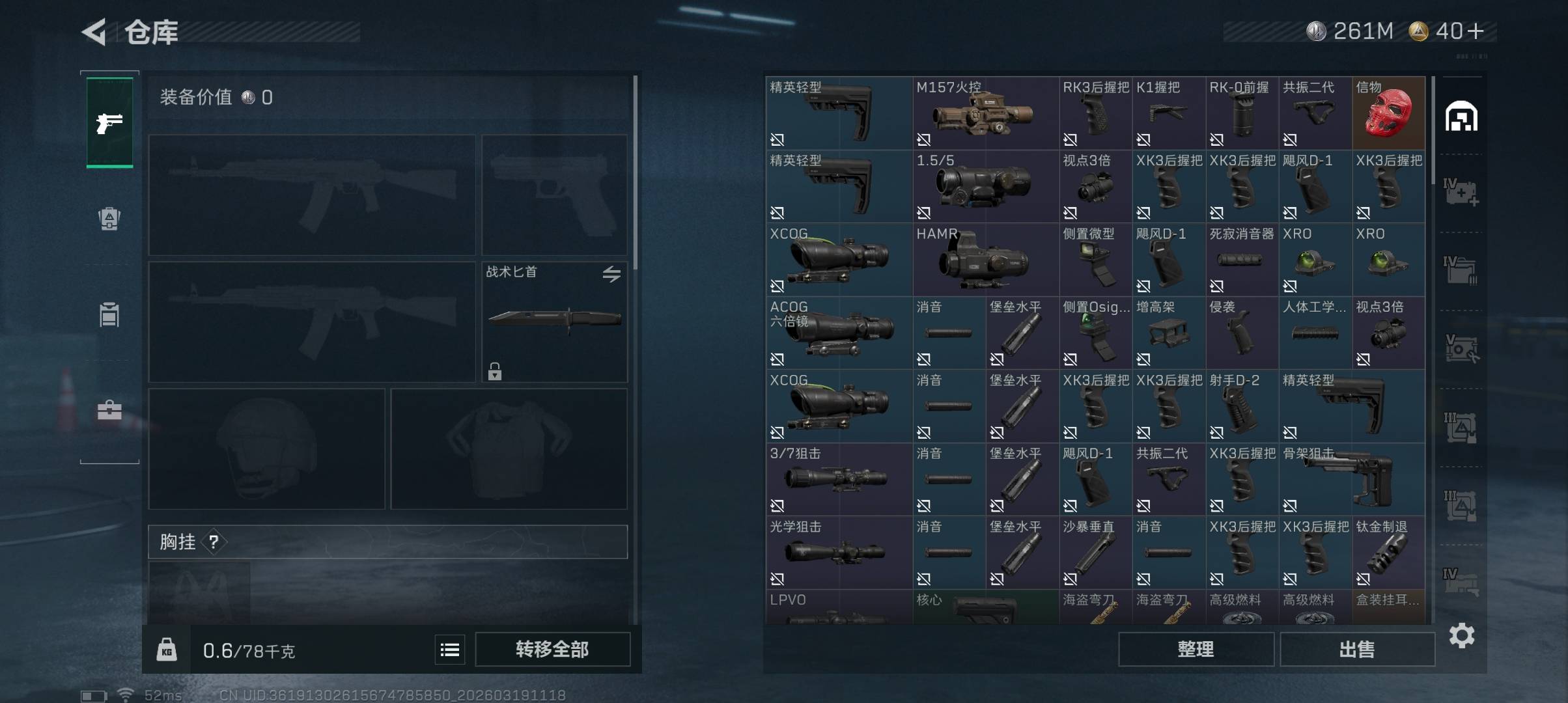Sort inventory with the 整理 button

pos(1196,649)
